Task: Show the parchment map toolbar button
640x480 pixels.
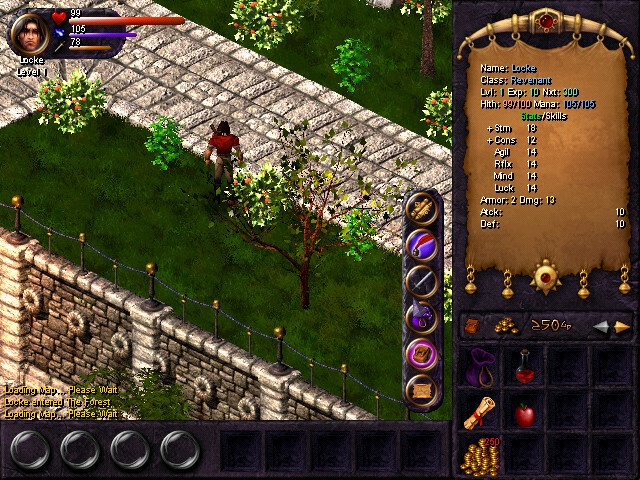Action: tap(423, 389)
